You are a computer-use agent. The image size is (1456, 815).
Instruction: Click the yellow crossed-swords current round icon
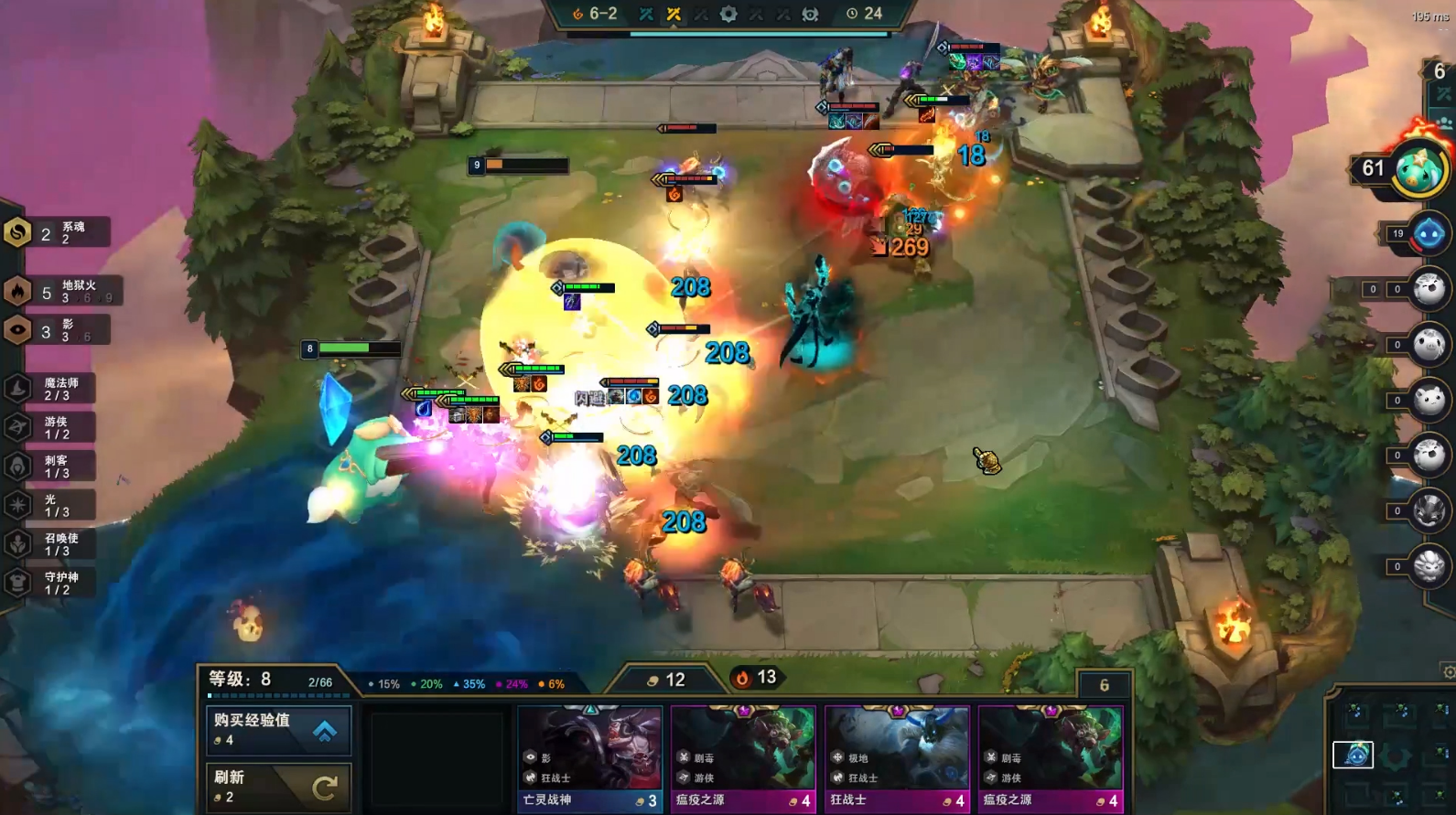click(674, 14)
